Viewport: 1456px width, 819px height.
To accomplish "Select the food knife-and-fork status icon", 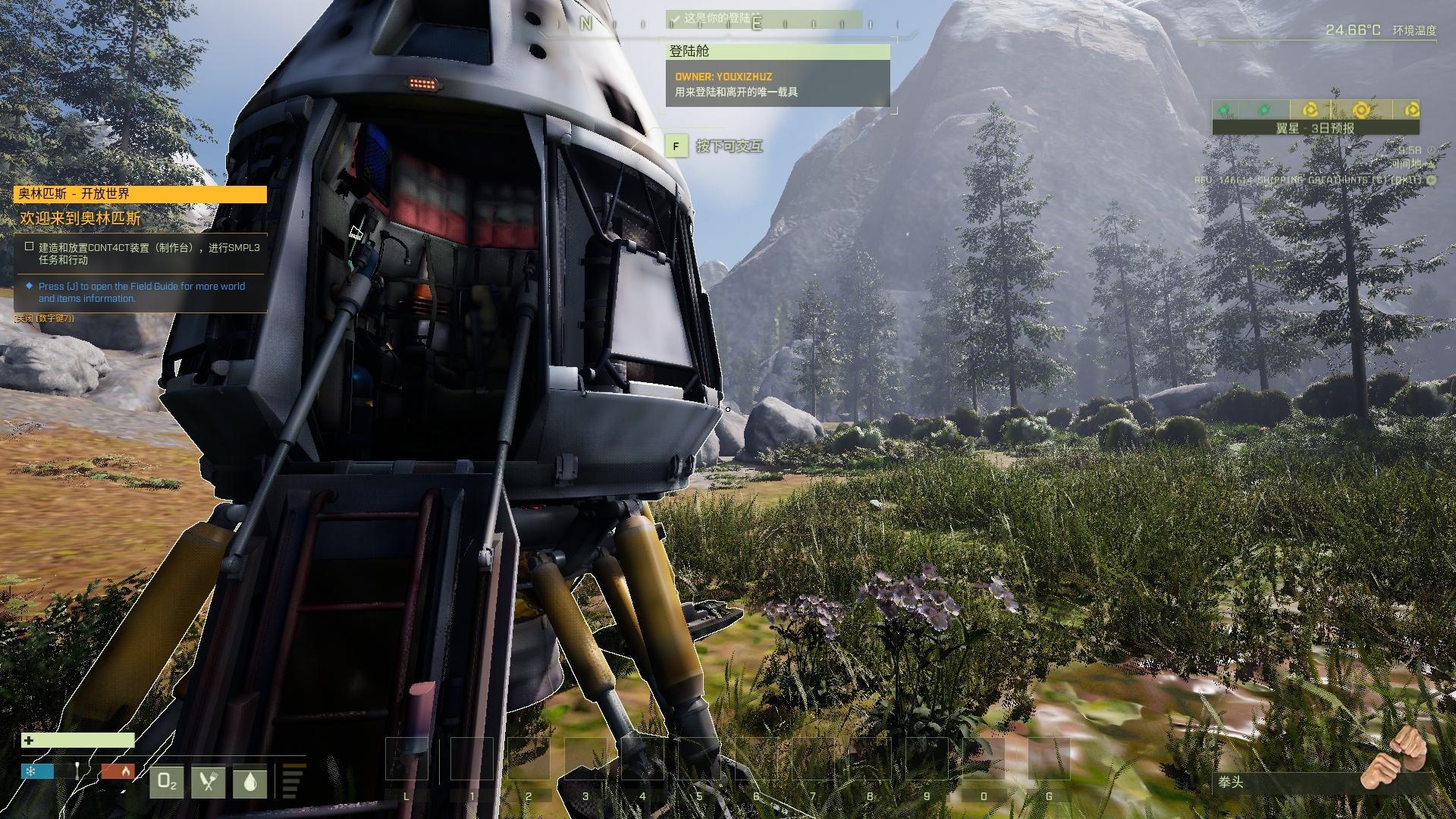I will [209, 782].
